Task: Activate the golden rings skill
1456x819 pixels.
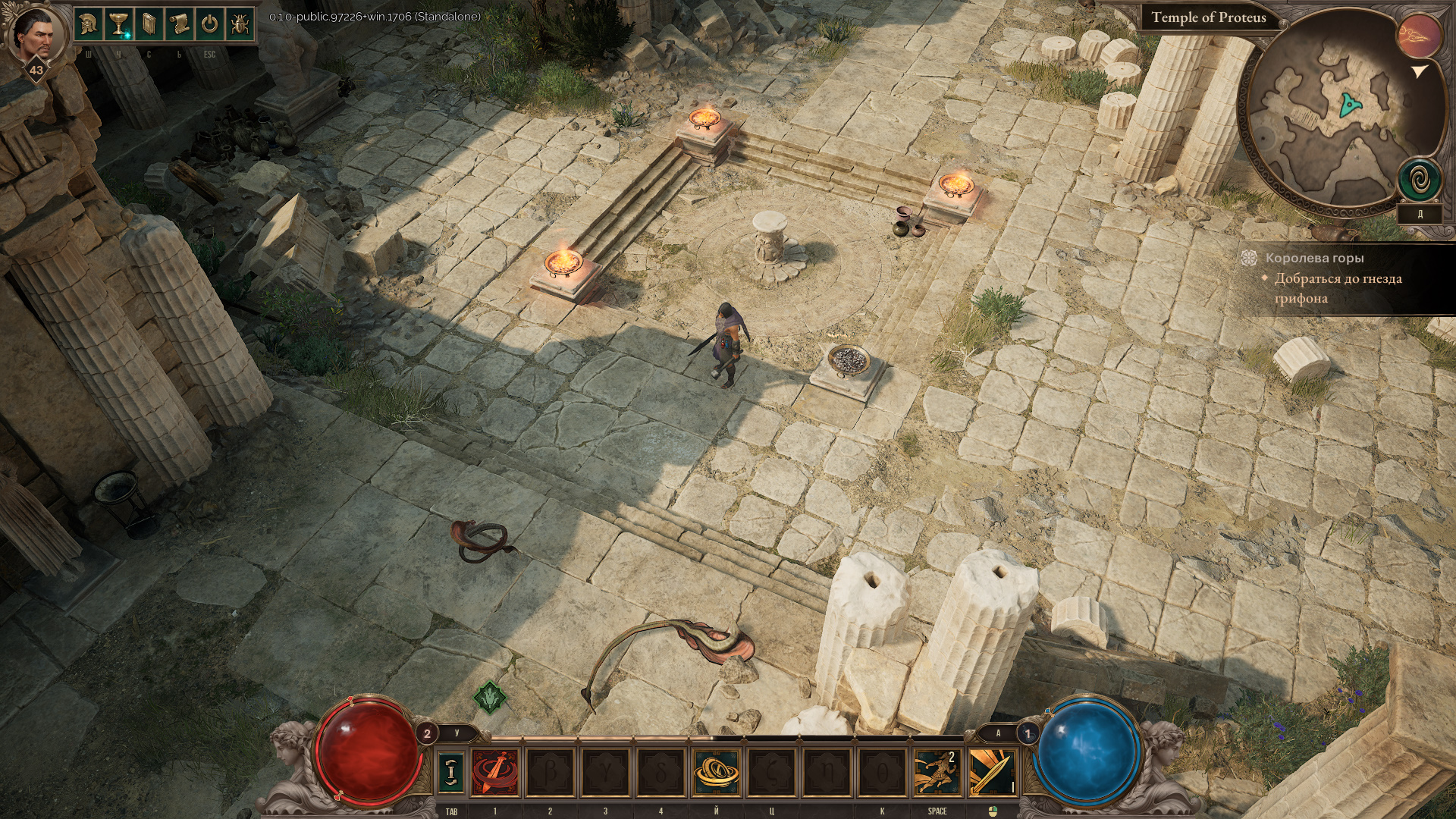Action: pyautogui.click(x=716, y=771)
